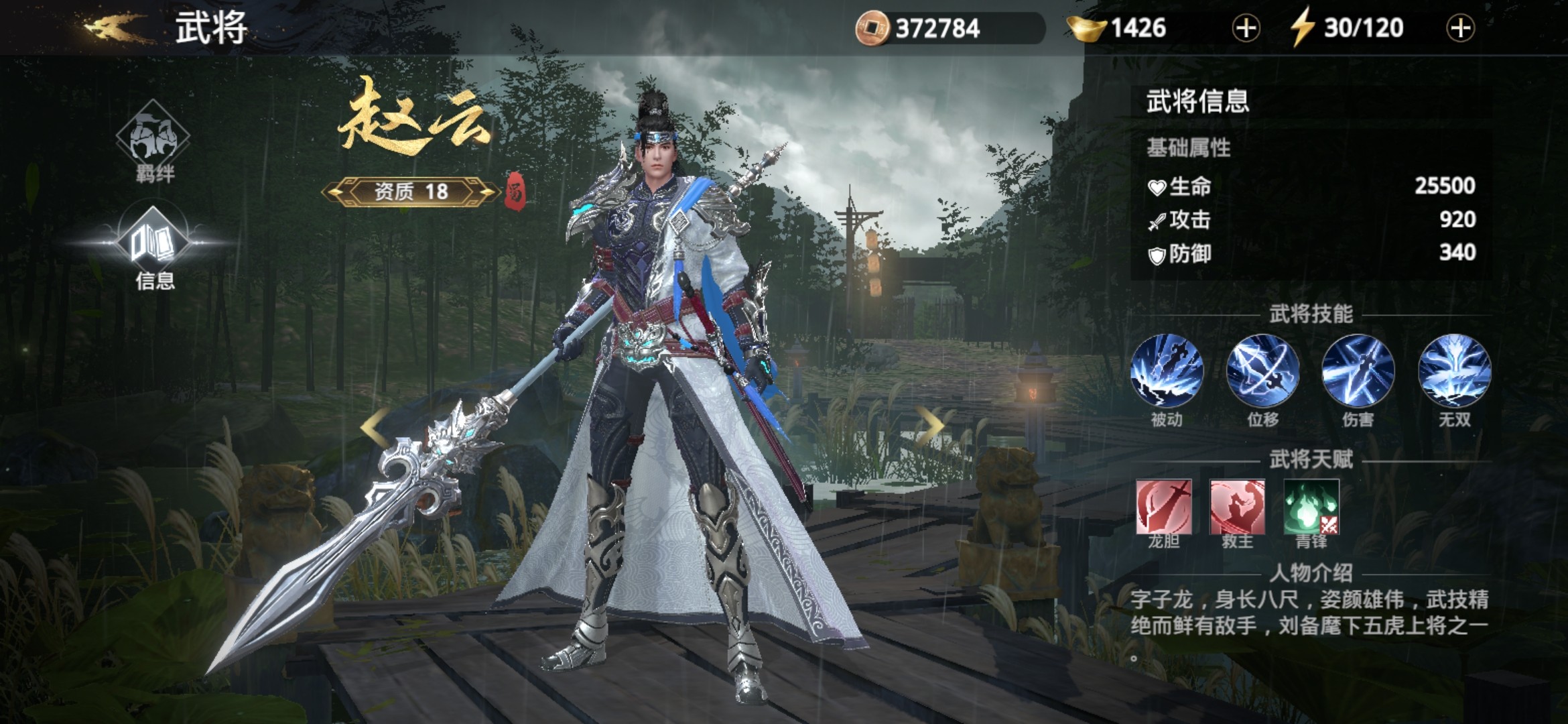This screenshot has height=724, width=1568.
Task: Select the 青锋 talent icon
Action: (1311, 507)
